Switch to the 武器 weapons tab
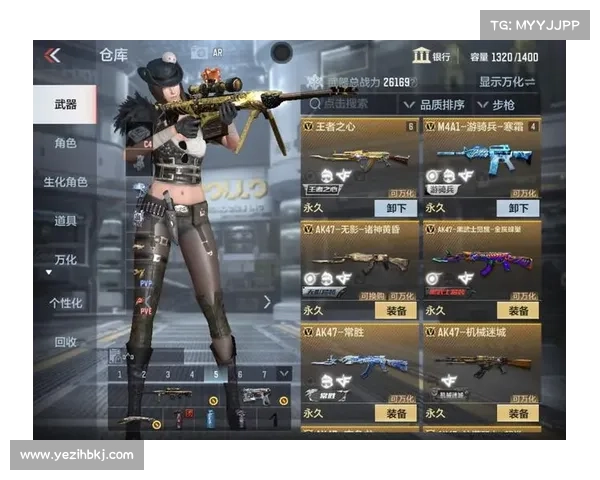Screen dimensions: 600x480 coord(65,105)
